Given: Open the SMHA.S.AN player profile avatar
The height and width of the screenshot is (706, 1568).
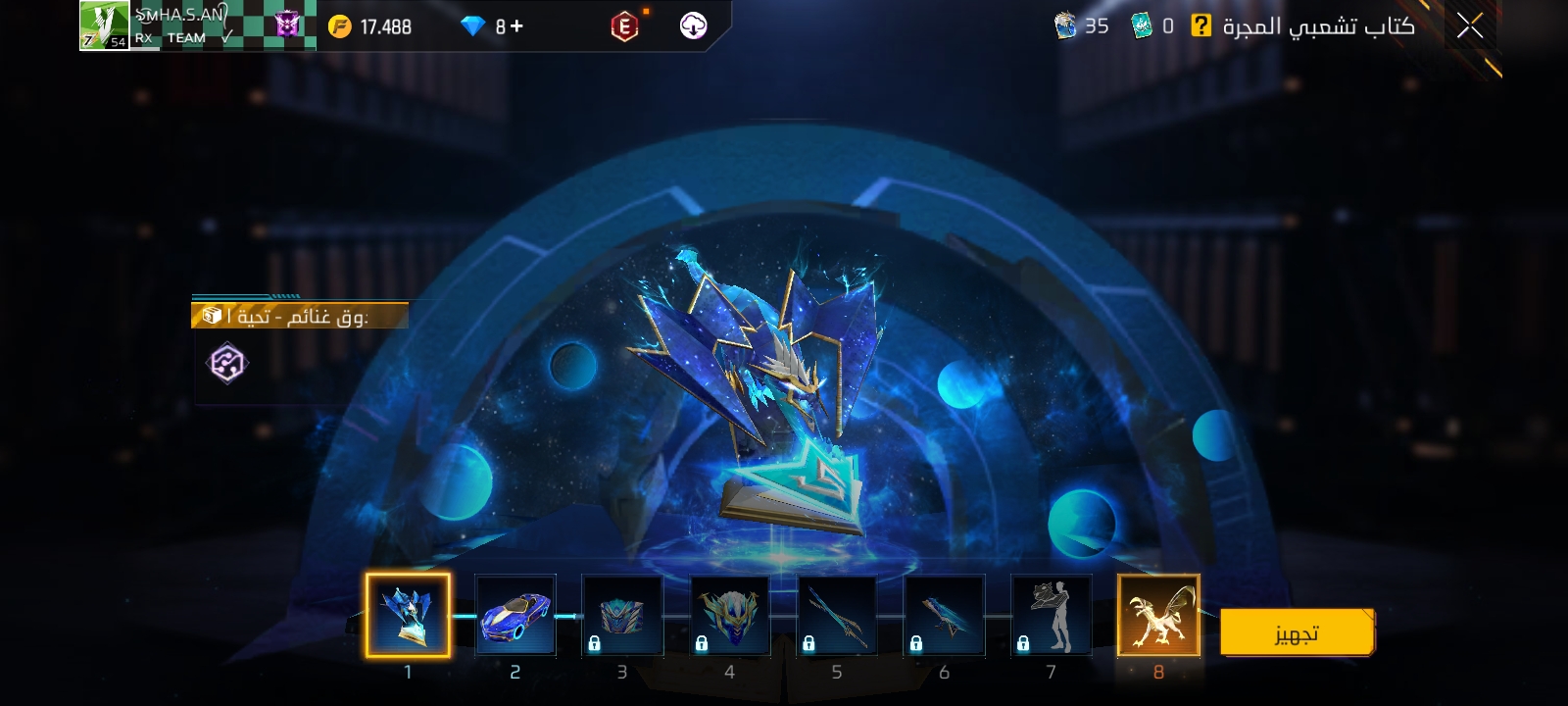Looking at the screenshot, I should point(104,25).
